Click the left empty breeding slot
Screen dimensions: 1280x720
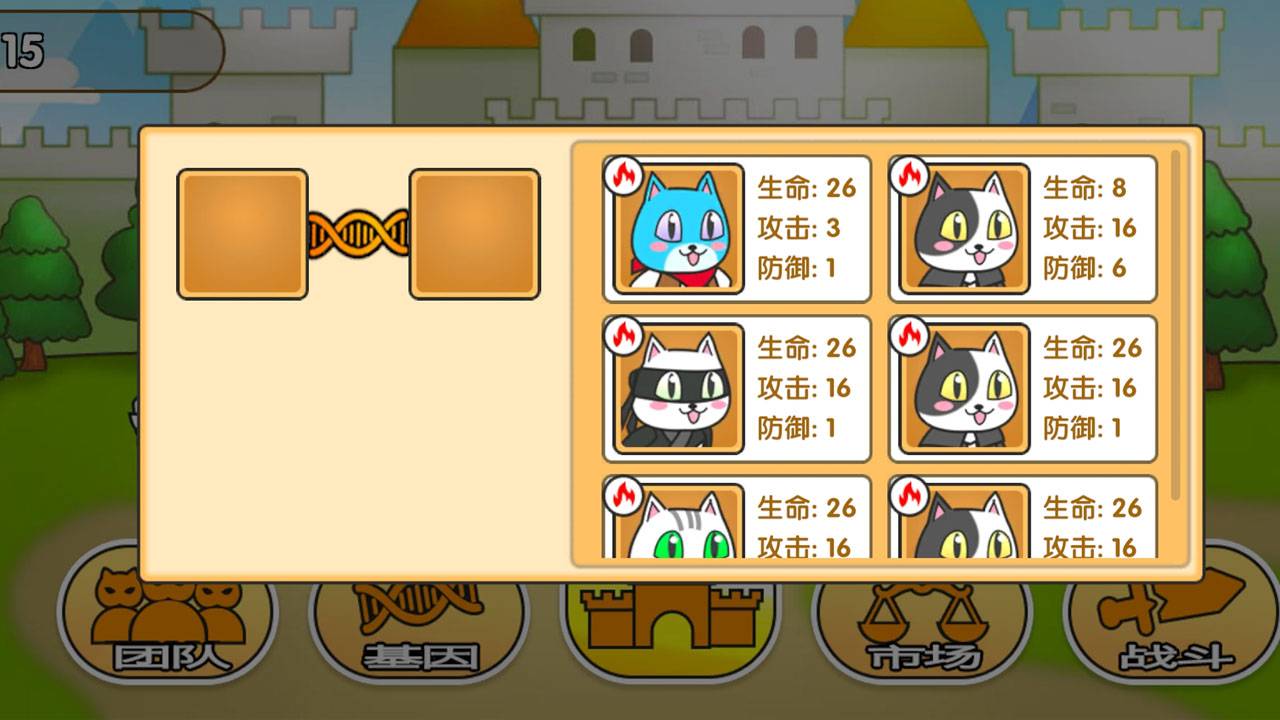[240, 232]
